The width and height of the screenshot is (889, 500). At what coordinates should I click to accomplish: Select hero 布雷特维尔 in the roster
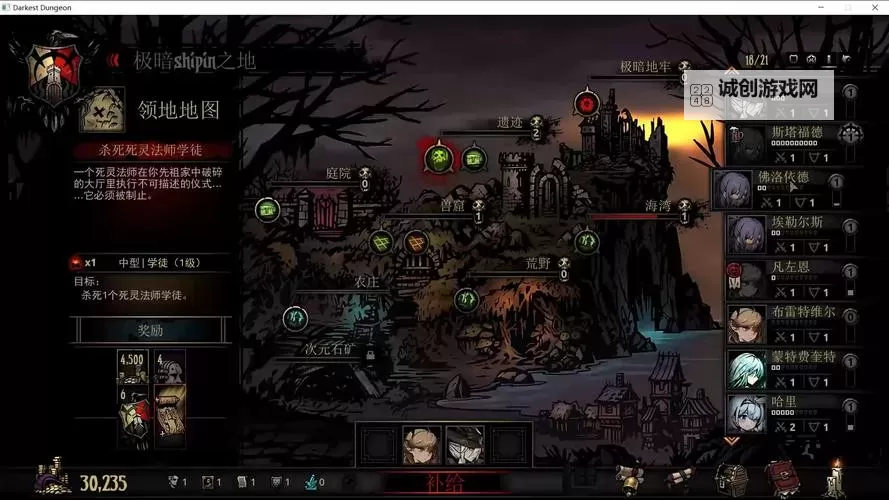(x=785, y=324)
